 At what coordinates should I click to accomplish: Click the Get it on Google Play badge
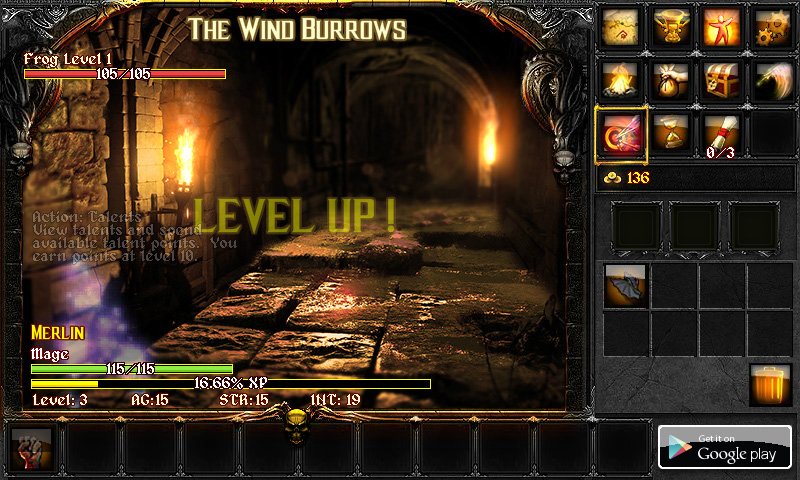725,447
